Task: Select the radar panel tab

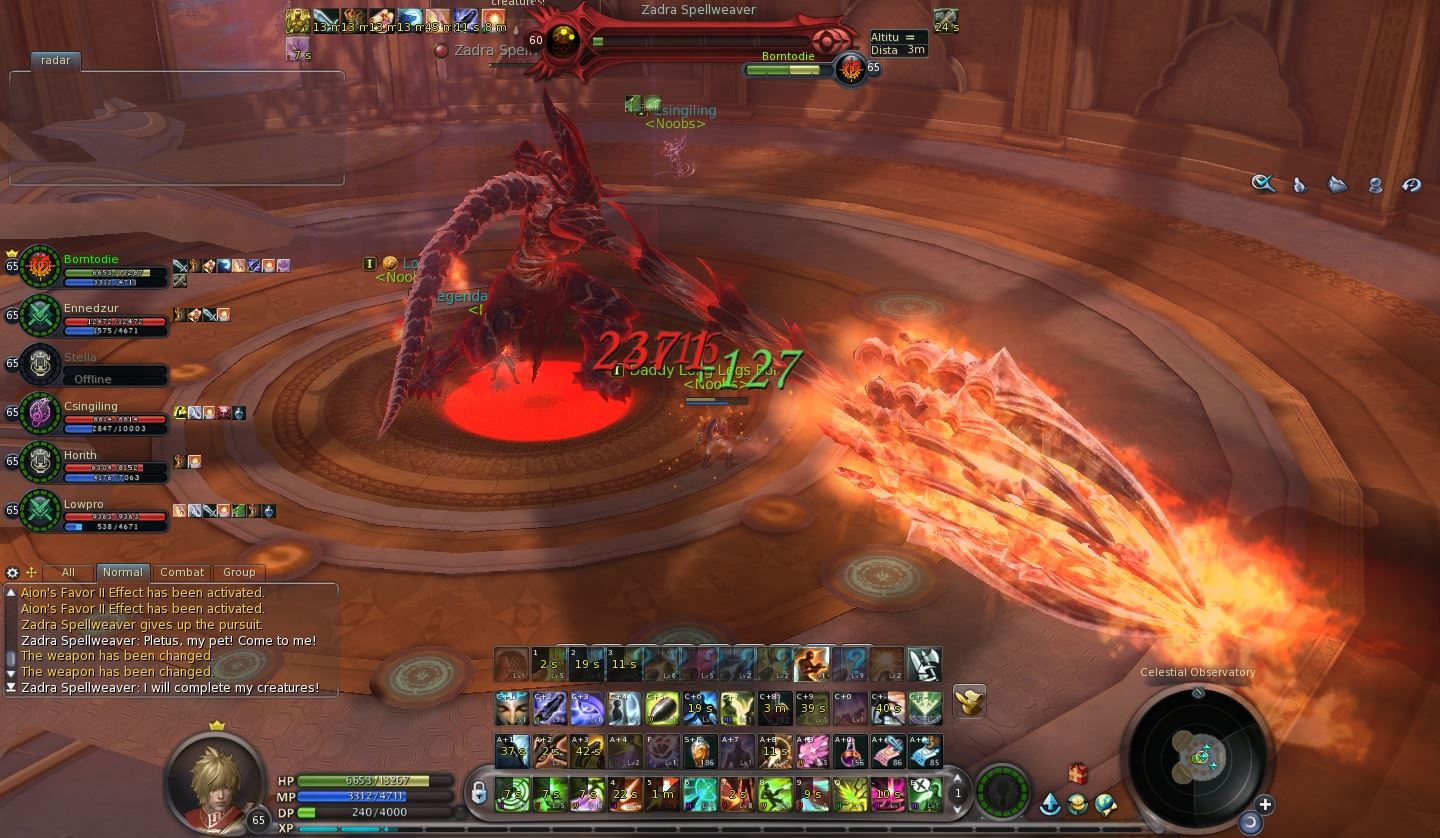Action: coord(56,60)
